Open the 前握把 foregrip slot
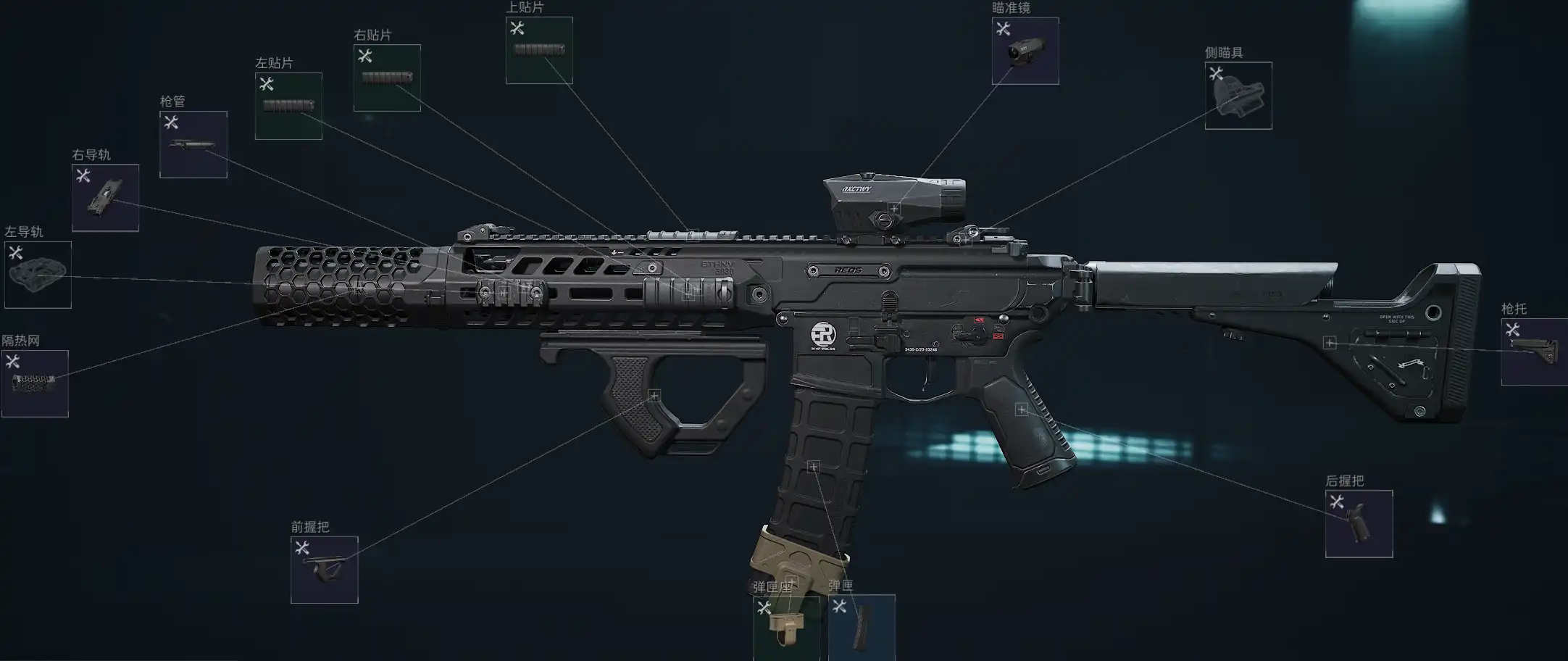This screenshot has height=661, width=1568. [325, 570]
